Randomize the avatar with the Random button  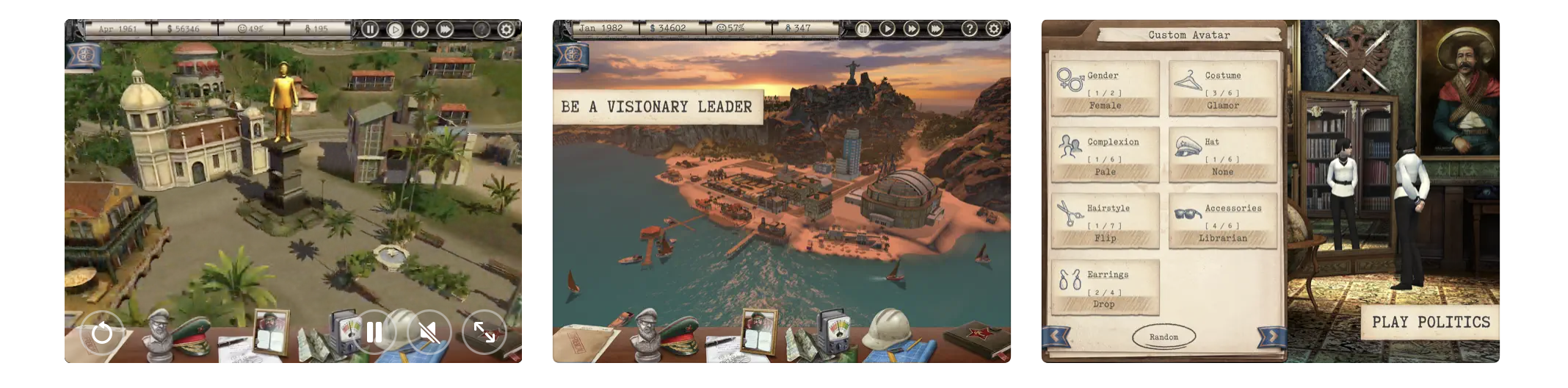pos(1164,337)
